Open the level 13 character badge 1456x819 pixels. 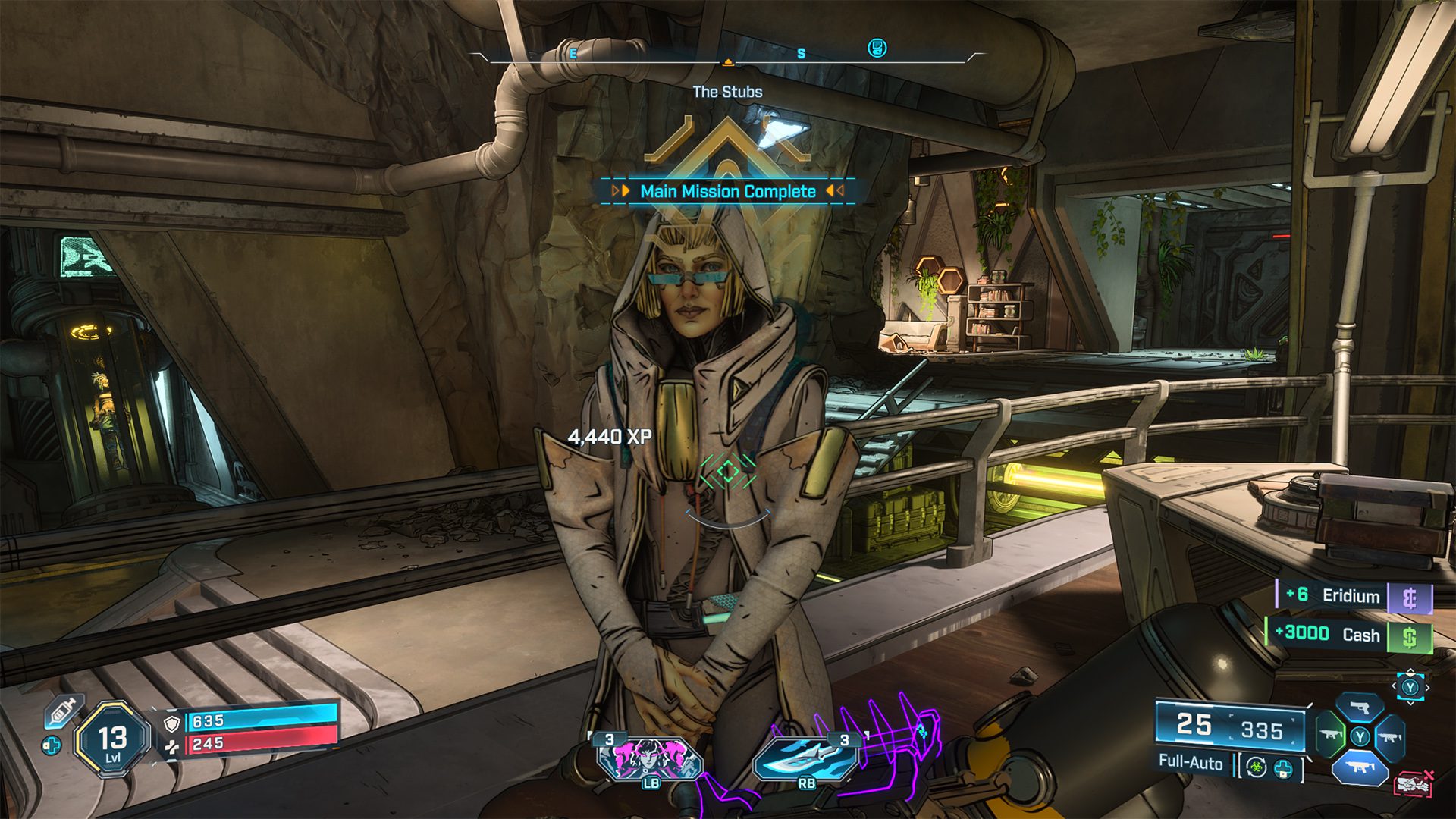click(112, 739)
